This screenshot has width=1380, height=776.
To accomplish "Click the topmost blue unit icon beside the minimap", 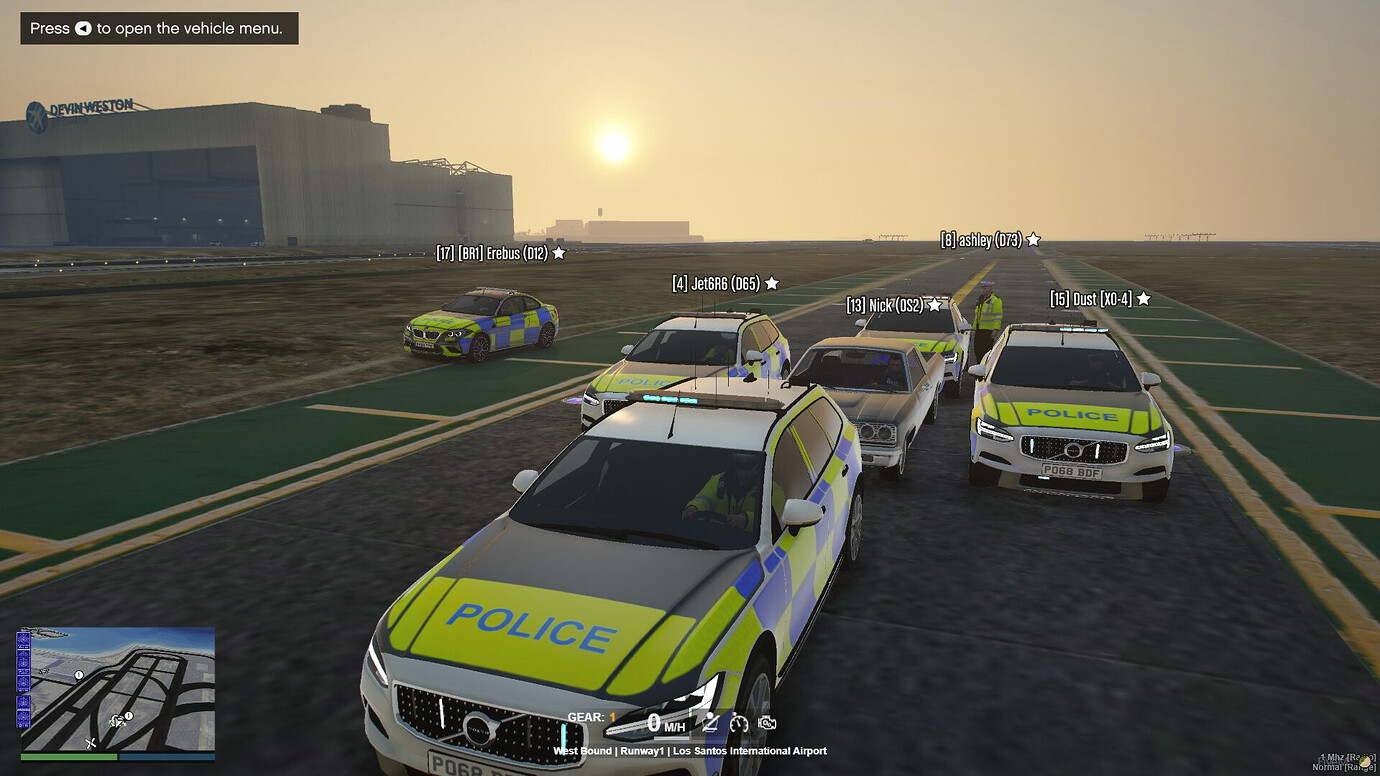I will (23, 640).
